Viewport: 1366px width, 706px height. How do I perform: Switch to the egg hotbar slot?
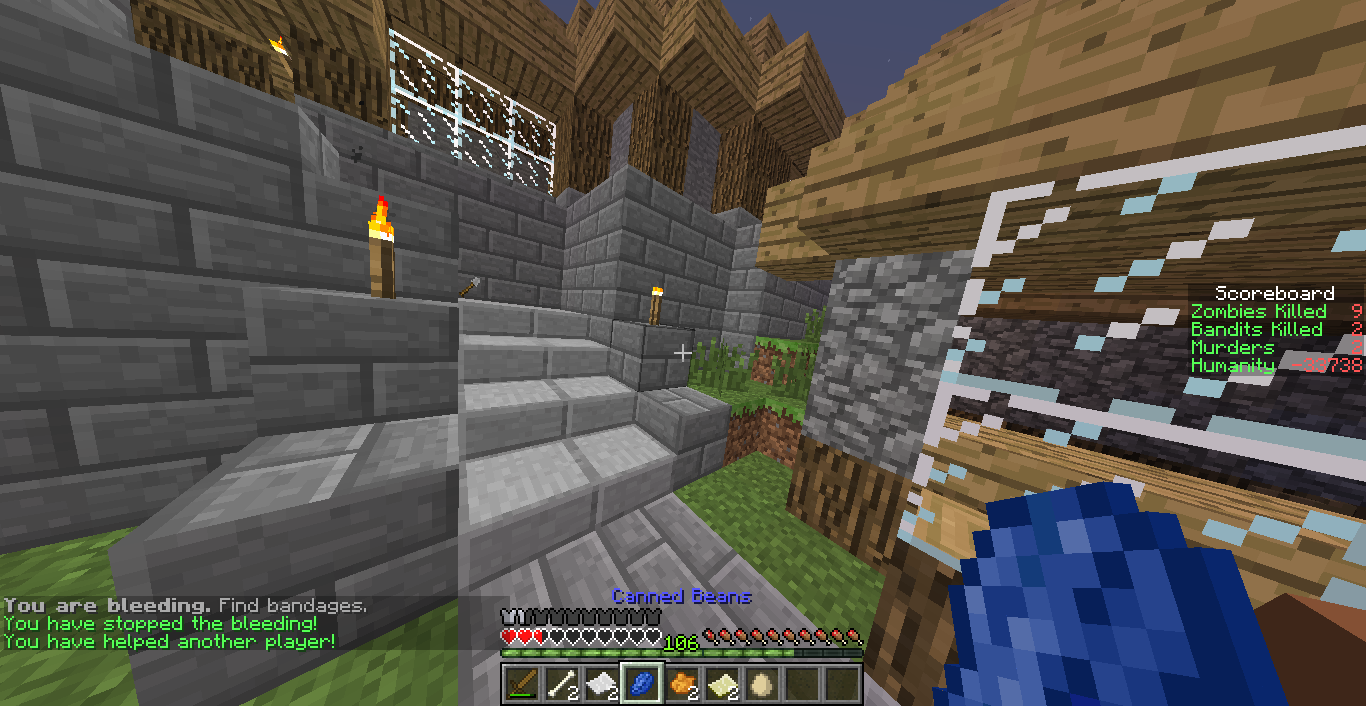[x=761, y=684]
